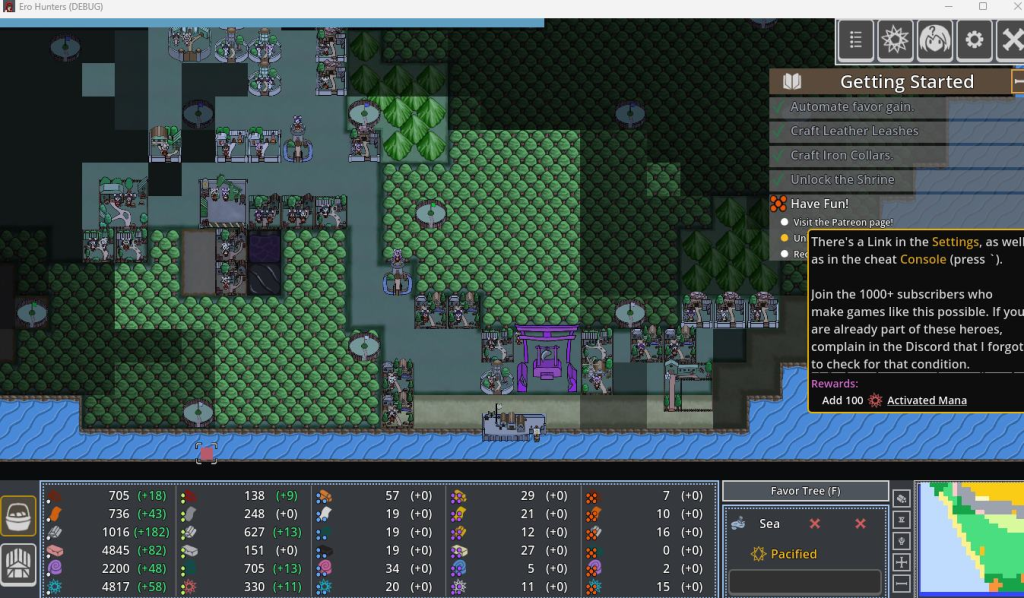
Task: Click the bottom horizontal-bar button beside minimap
Action: click(x=901, y=583)
